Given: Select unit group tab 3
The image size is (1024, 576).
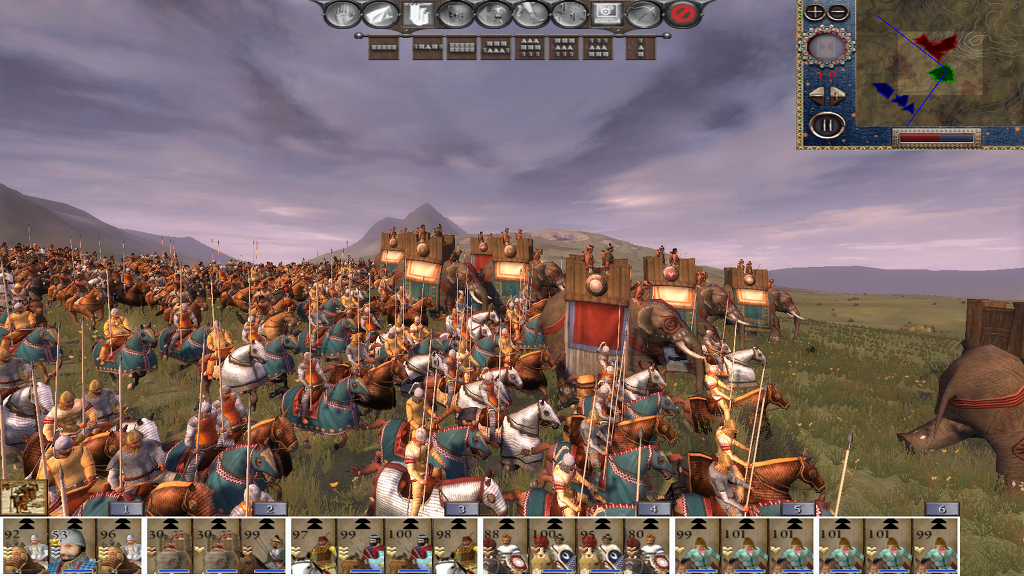Looking at the screenshot, I should 460,508.
